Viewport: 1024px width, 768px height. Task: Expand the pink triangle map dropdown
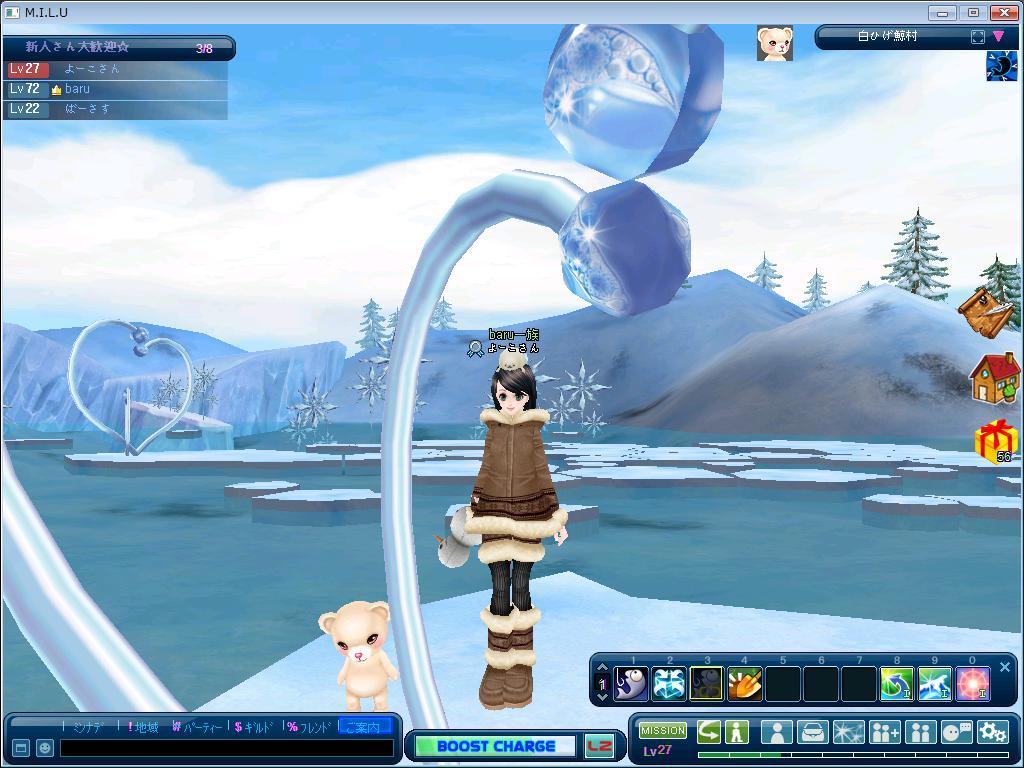[x=998, y=37]
